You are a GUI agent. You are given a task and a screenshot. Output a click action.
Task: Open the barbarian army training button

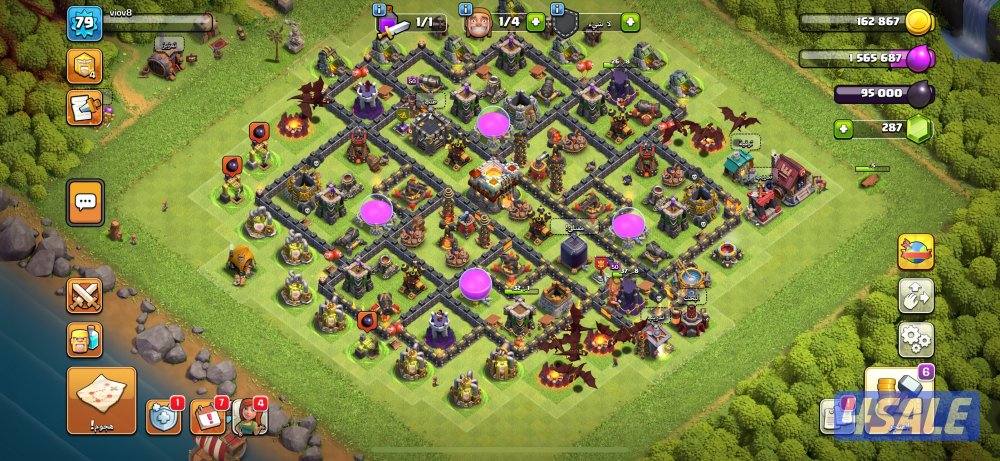pyautogui.click(x=85, y=339)
